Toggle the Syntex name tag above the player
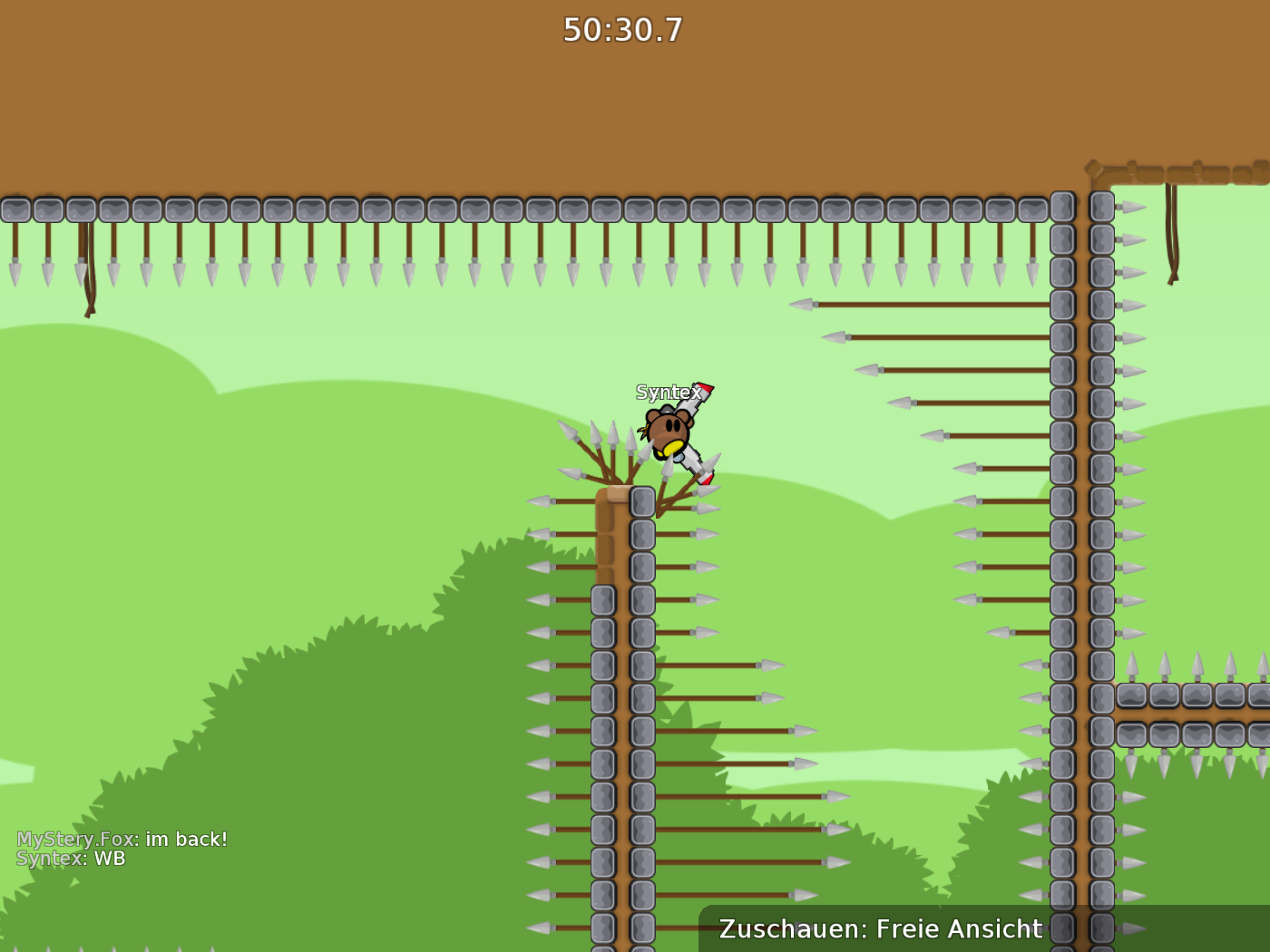Viewport: 1270px width, 952px height. (667, 393)
